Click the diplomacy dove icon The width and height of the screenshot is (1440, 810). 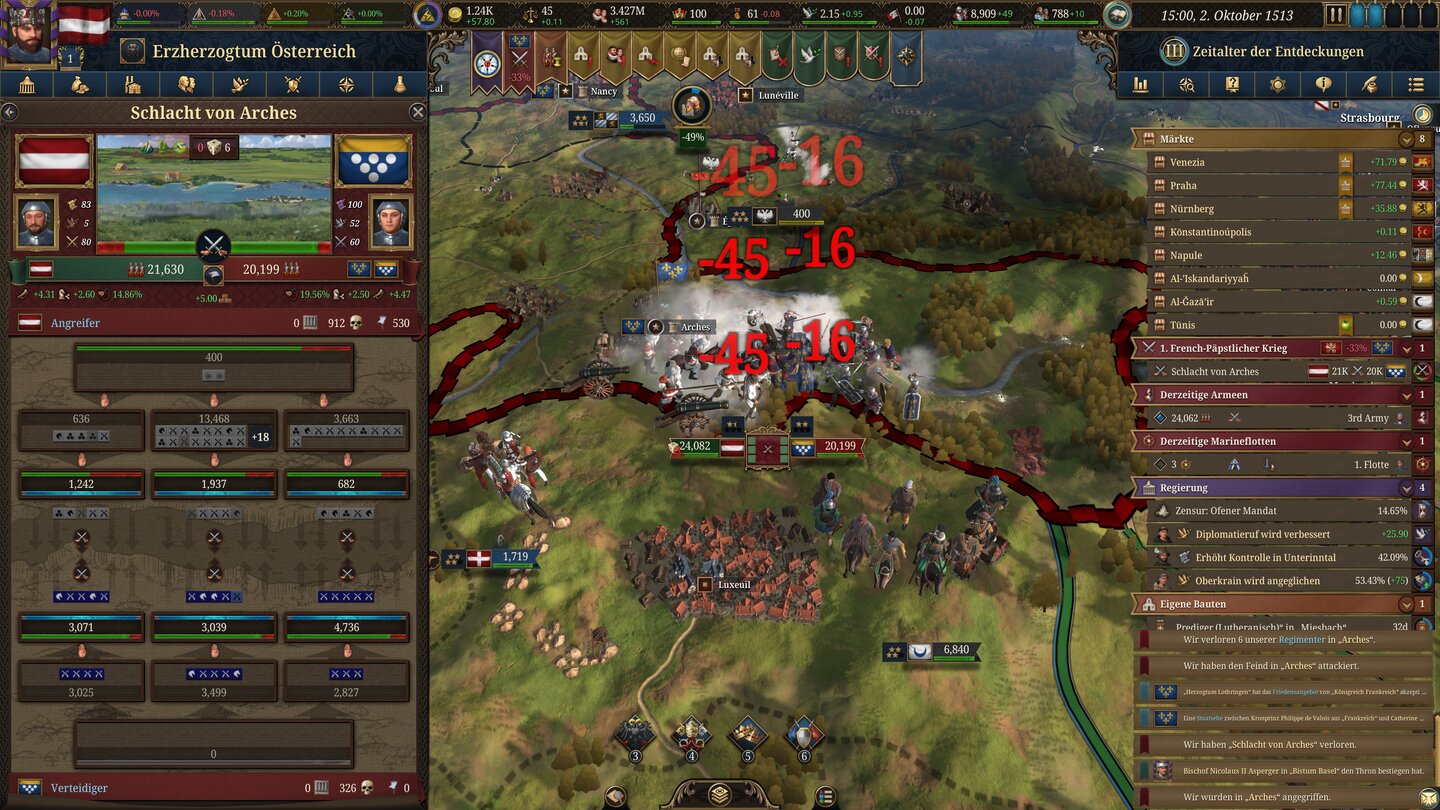(x=239, y=84)
